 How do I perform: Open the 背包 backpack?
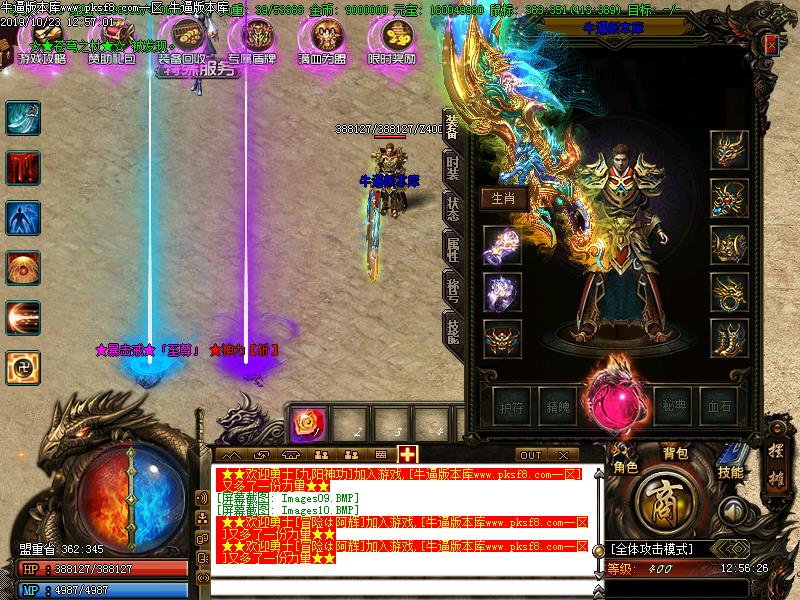[676, 453]
